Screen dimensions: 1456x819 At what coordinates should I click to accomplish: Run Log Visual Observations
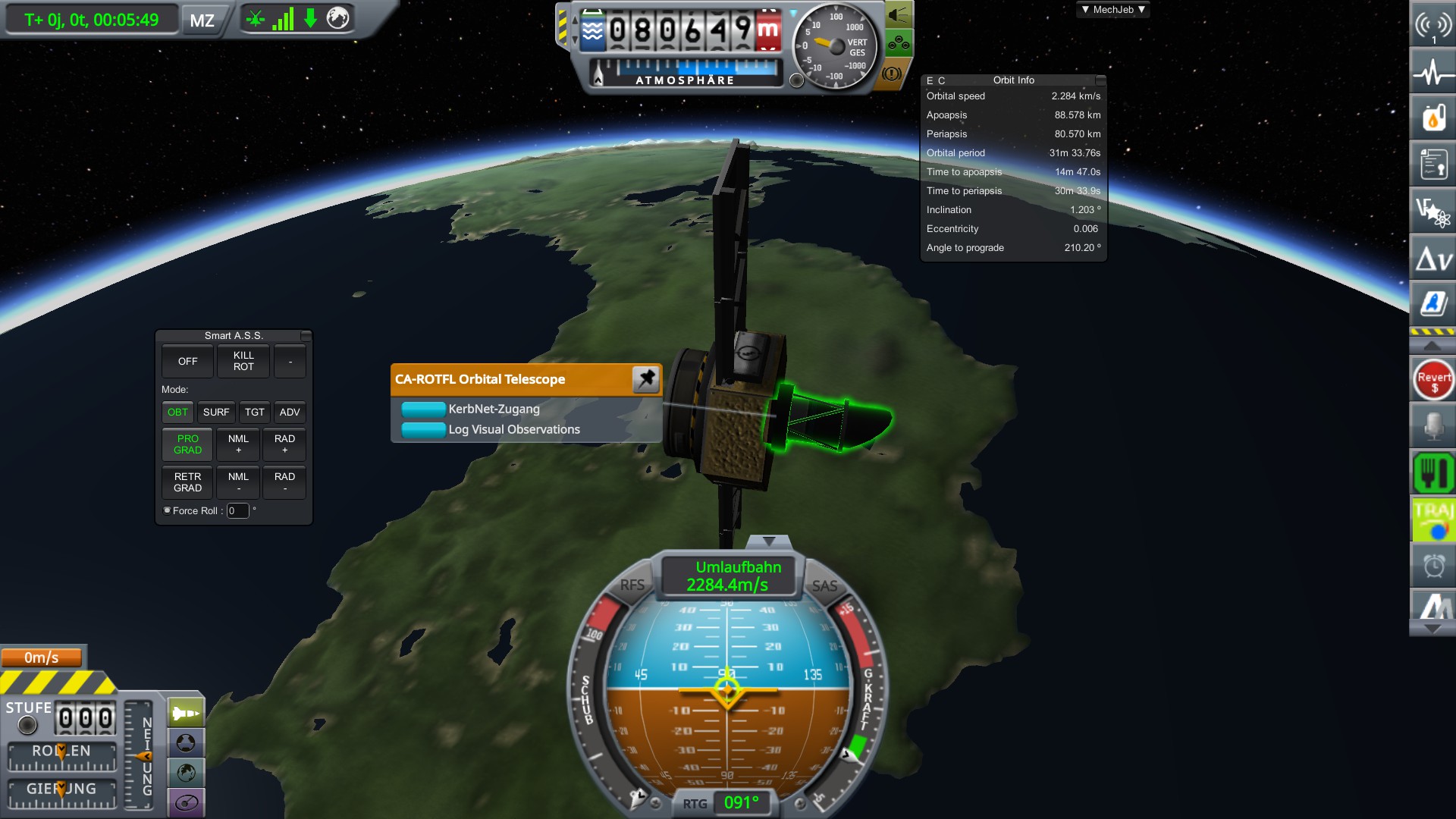(423, 430)
